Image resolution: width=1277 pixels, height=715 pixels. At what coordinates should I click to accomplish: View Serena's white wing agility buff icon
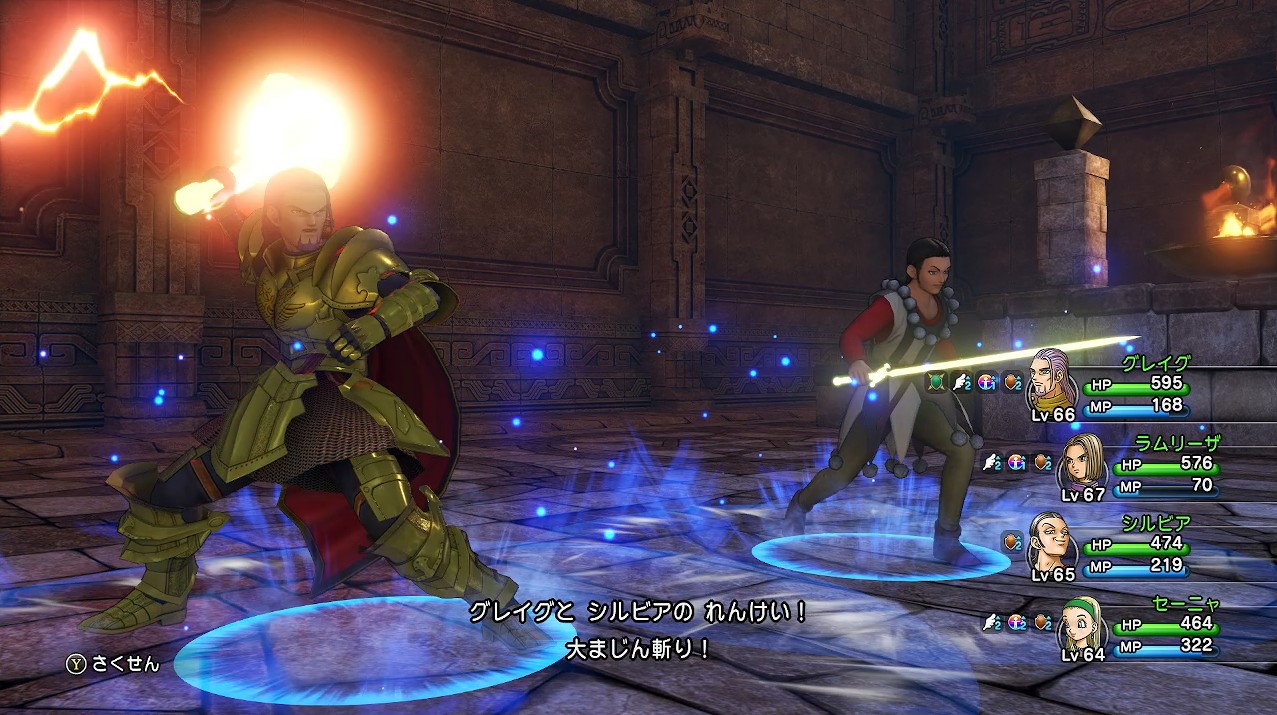click(x=992, y=622)
